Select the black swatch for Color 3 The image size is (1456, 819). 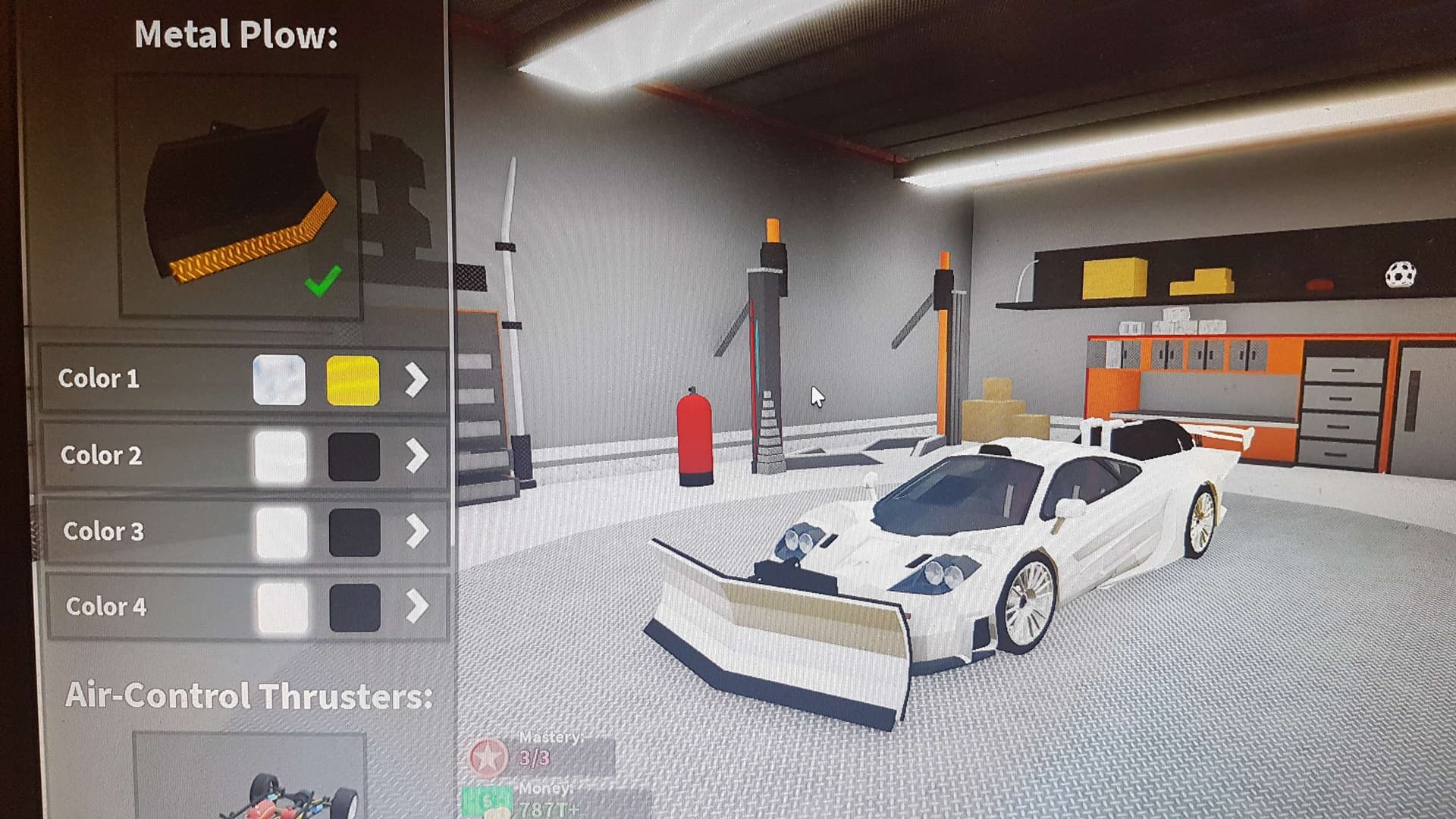(x=355, y=532)
